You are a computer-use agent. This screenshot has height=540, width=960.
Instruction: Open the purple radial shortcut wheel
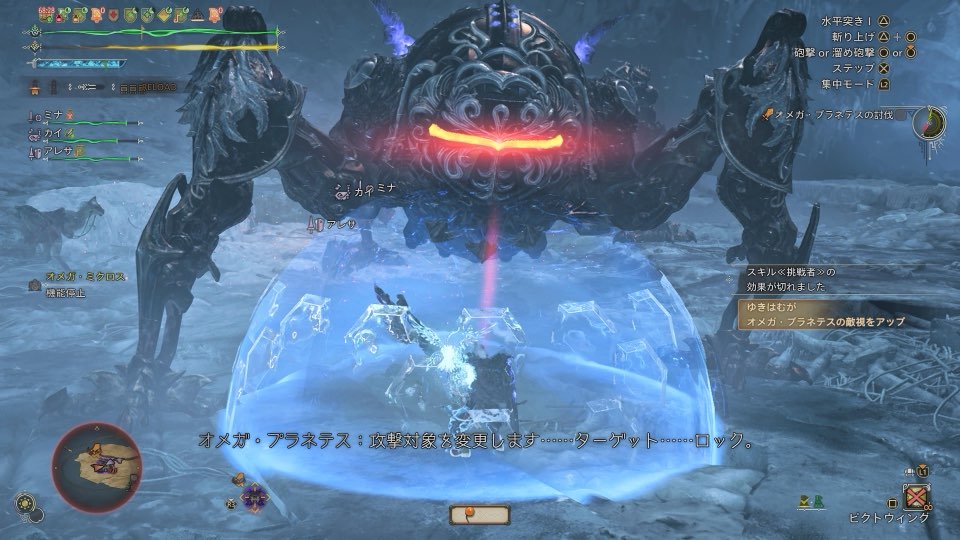coord(254,494)
